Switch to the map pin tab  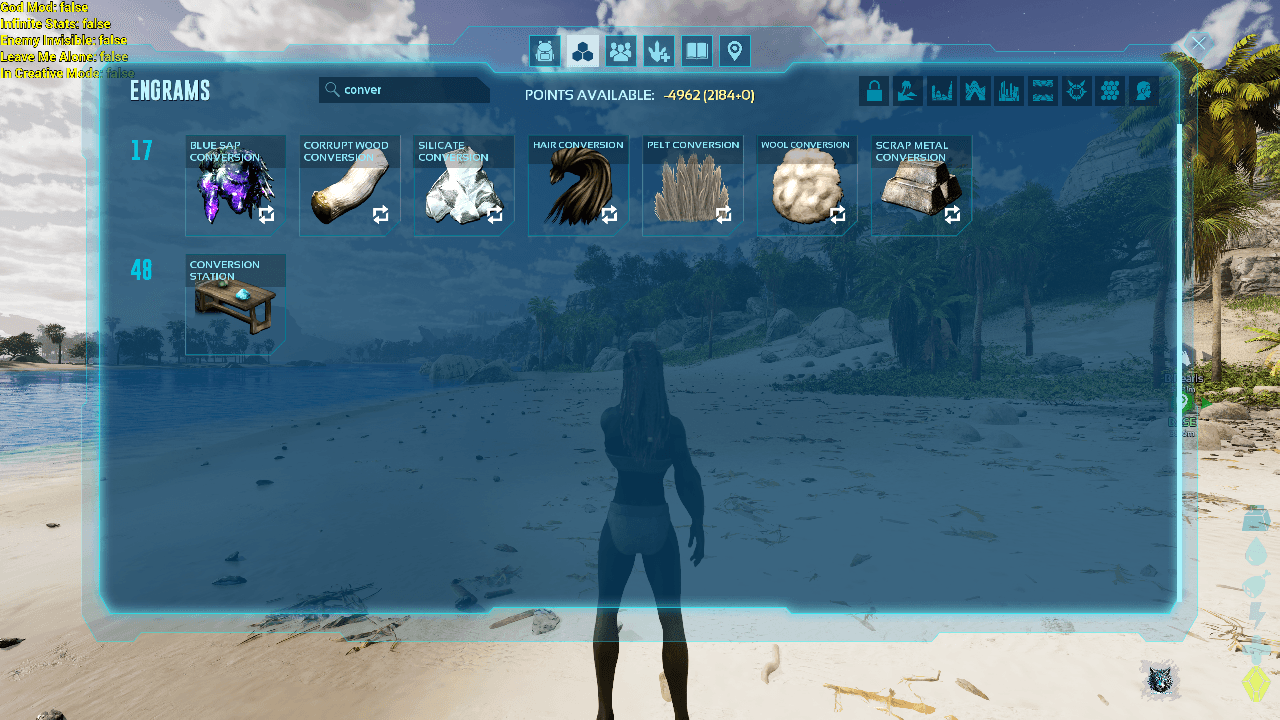click(735, 51)
